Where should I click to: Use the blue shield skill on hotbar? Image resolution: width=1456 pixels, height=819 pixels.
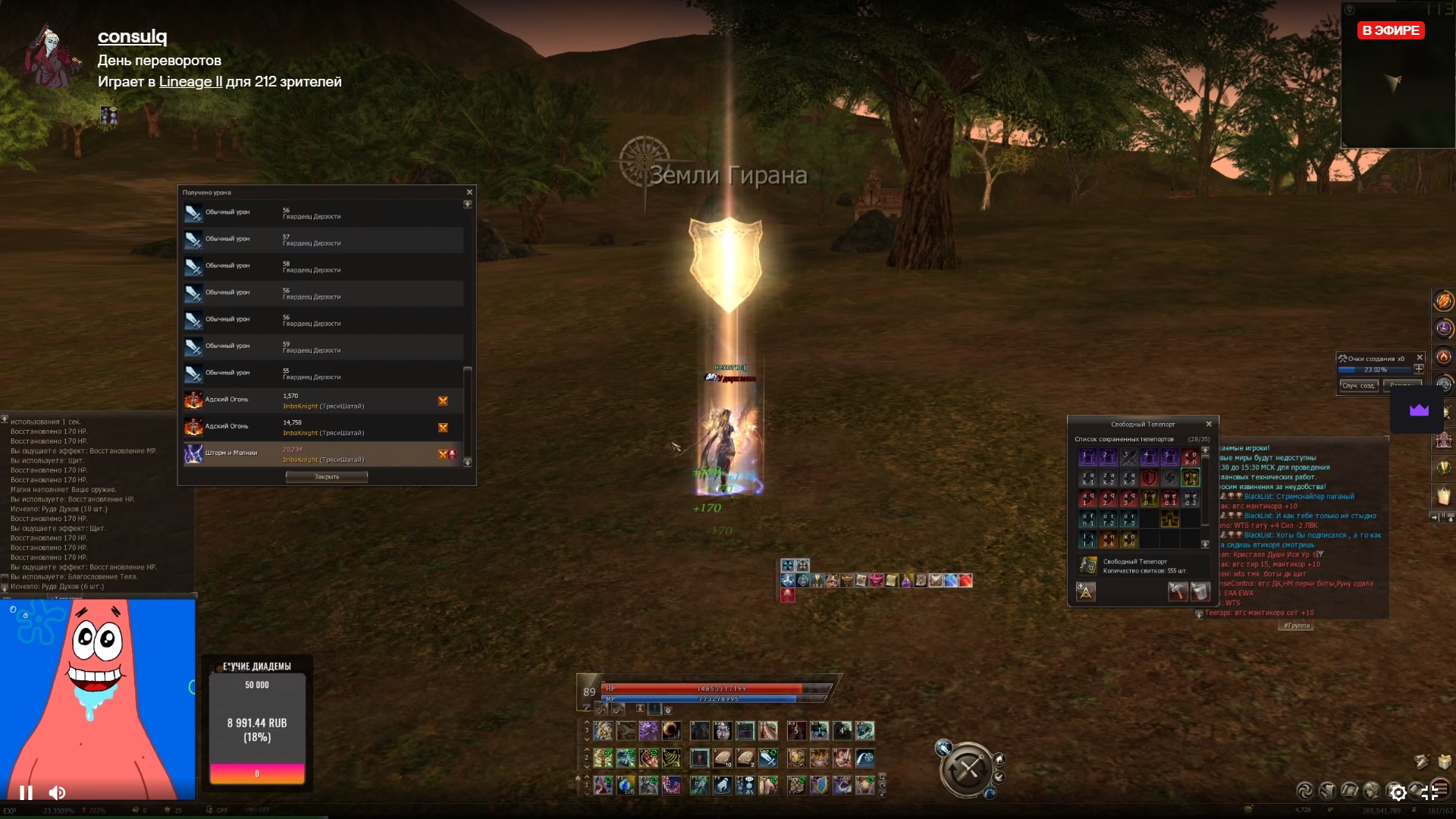point(819,785)
